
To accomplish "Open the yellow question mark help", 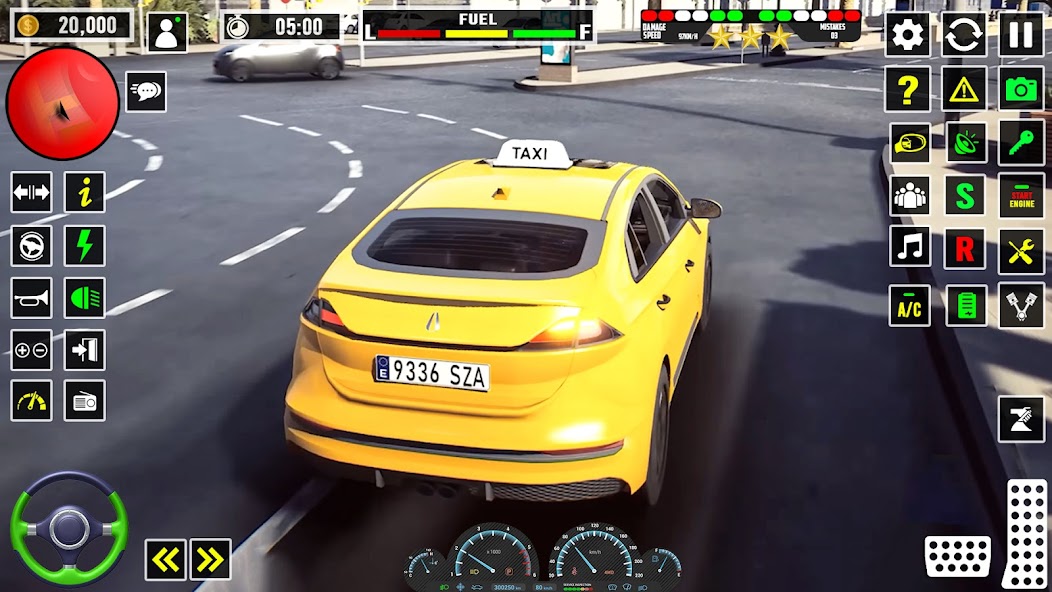I will (x=907, y=89).
